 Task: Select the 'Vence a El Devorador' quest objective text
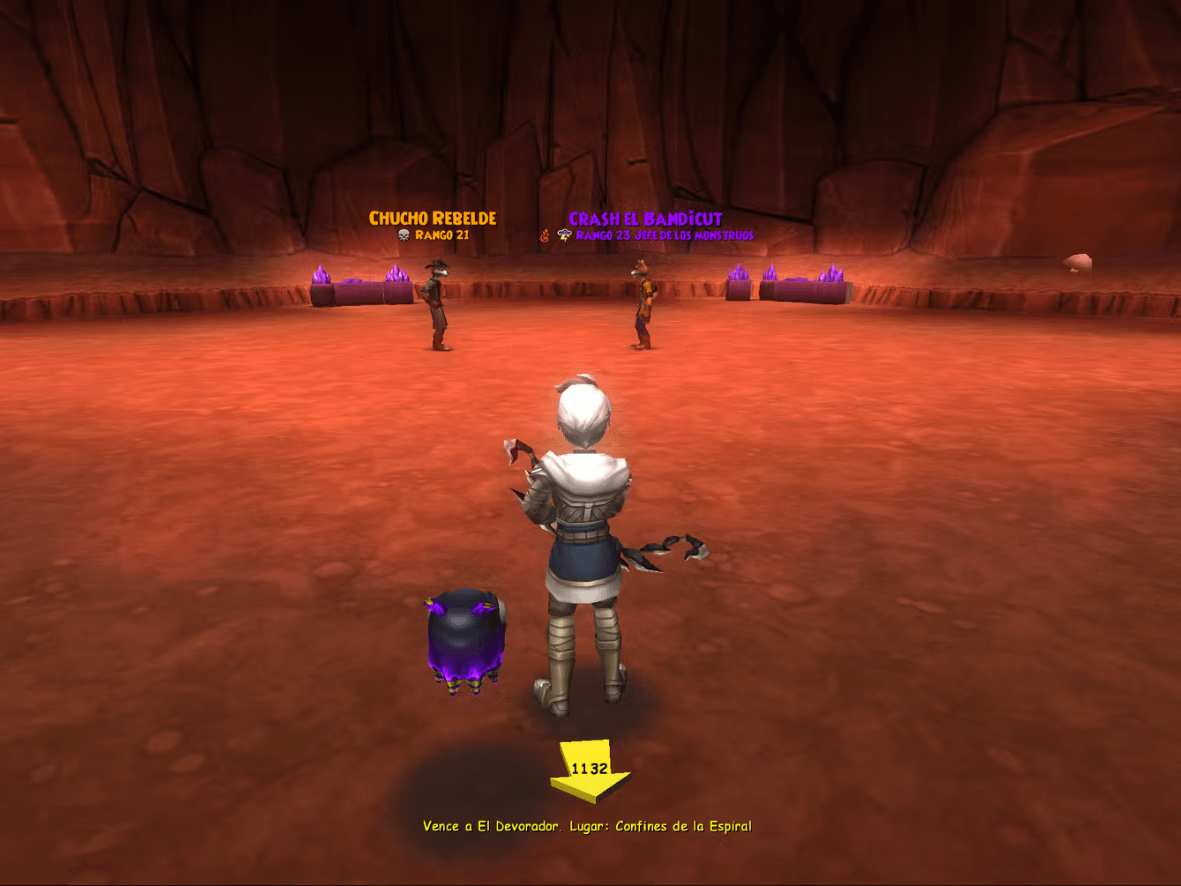(x=586, y=826)
